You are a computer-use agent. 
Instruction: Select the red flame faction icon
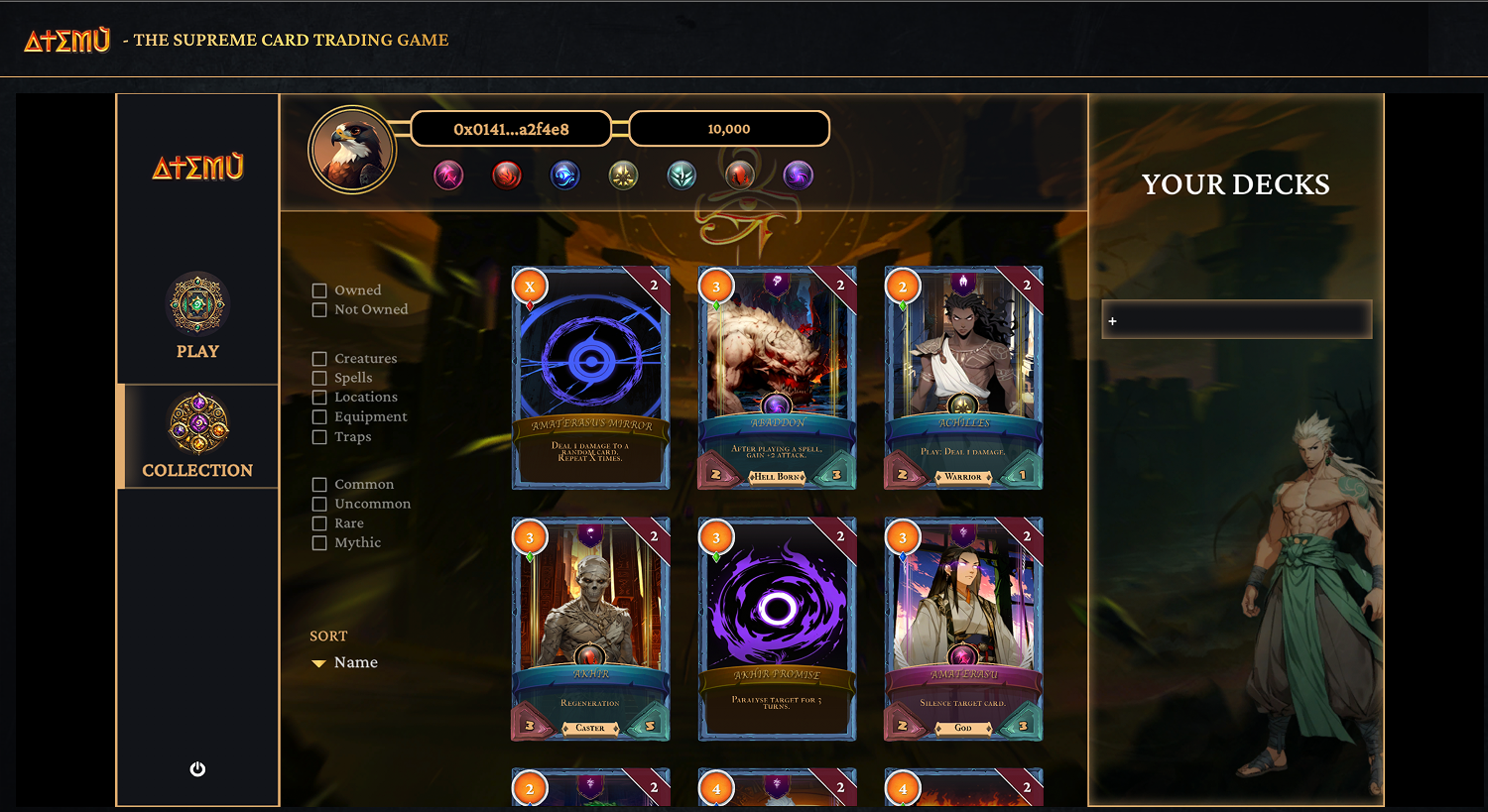tap(507, 174)
